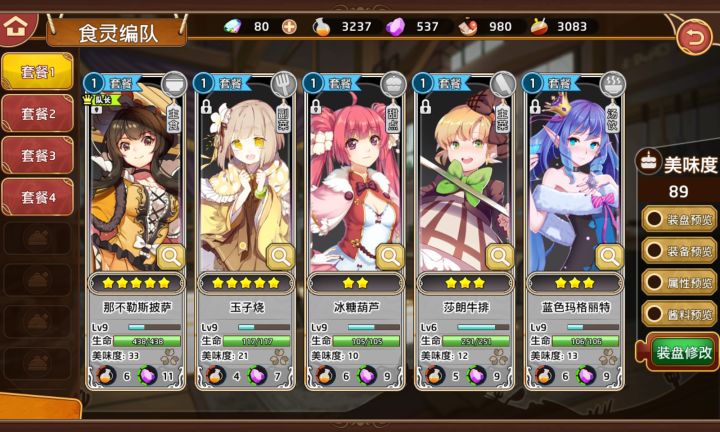The width and height of the screenshot is (720, 432).
Task: Open the 套餐4 team tab
Action: point(36,197)
